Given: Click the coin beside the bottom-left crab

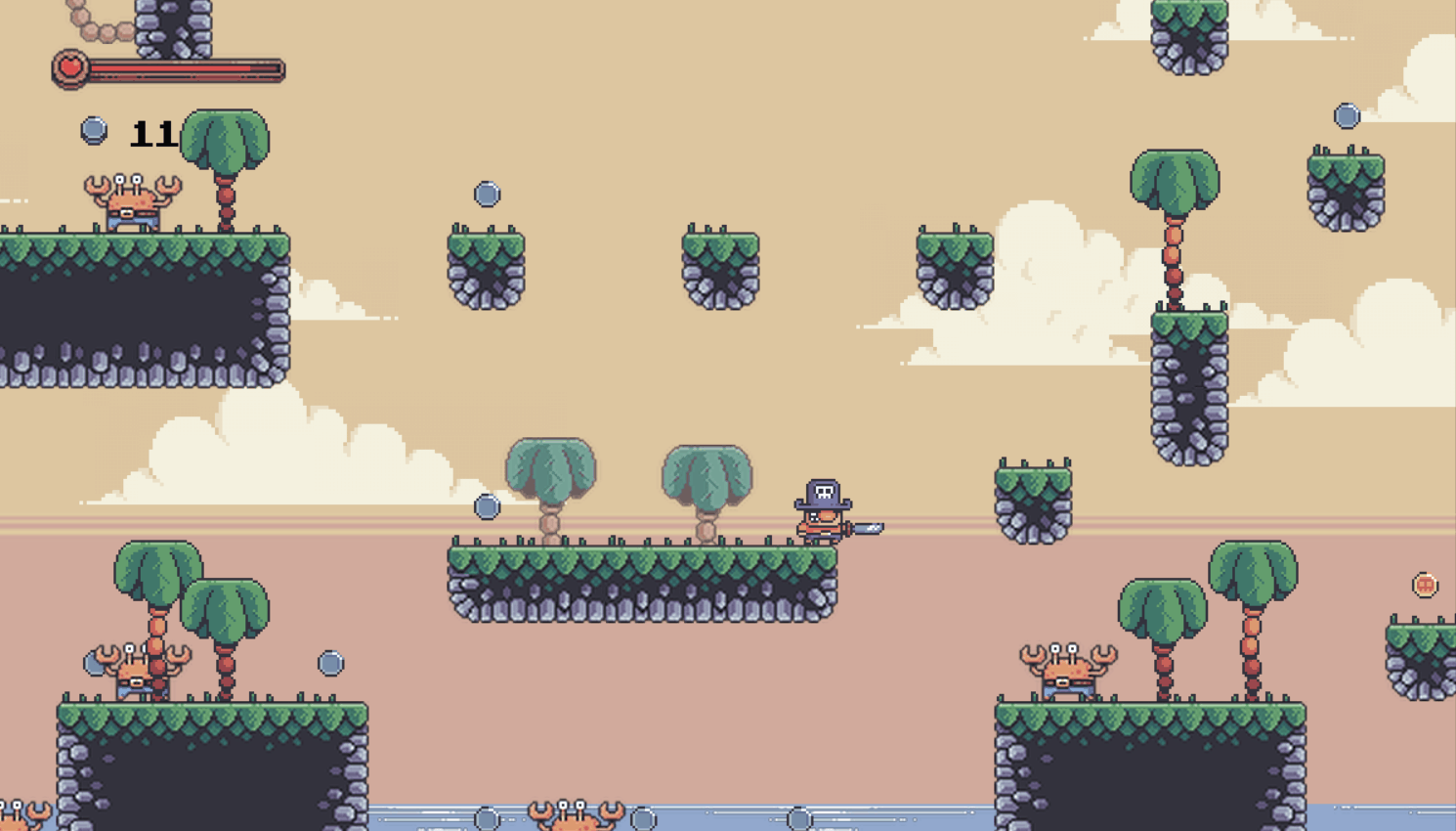Looking at the screenshot, I should tap(328, 662).
